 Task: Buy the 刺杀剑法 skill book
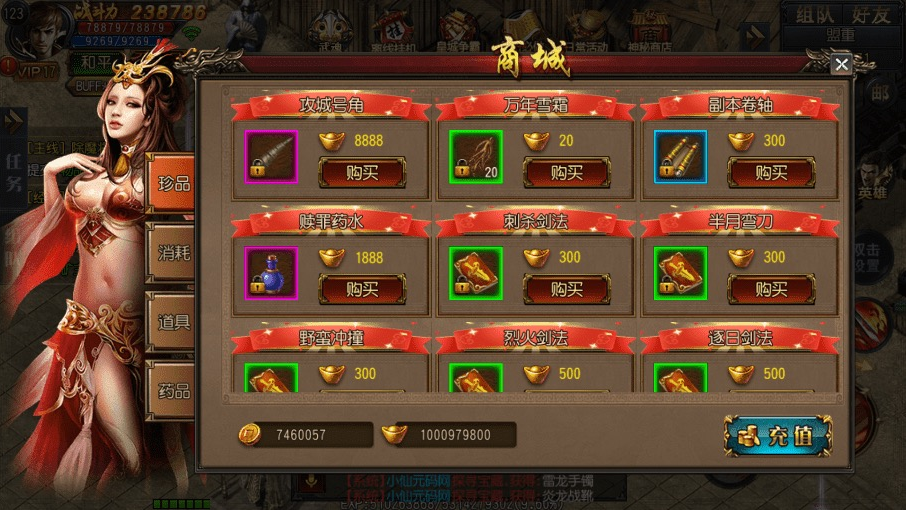[x=567, y=289]
